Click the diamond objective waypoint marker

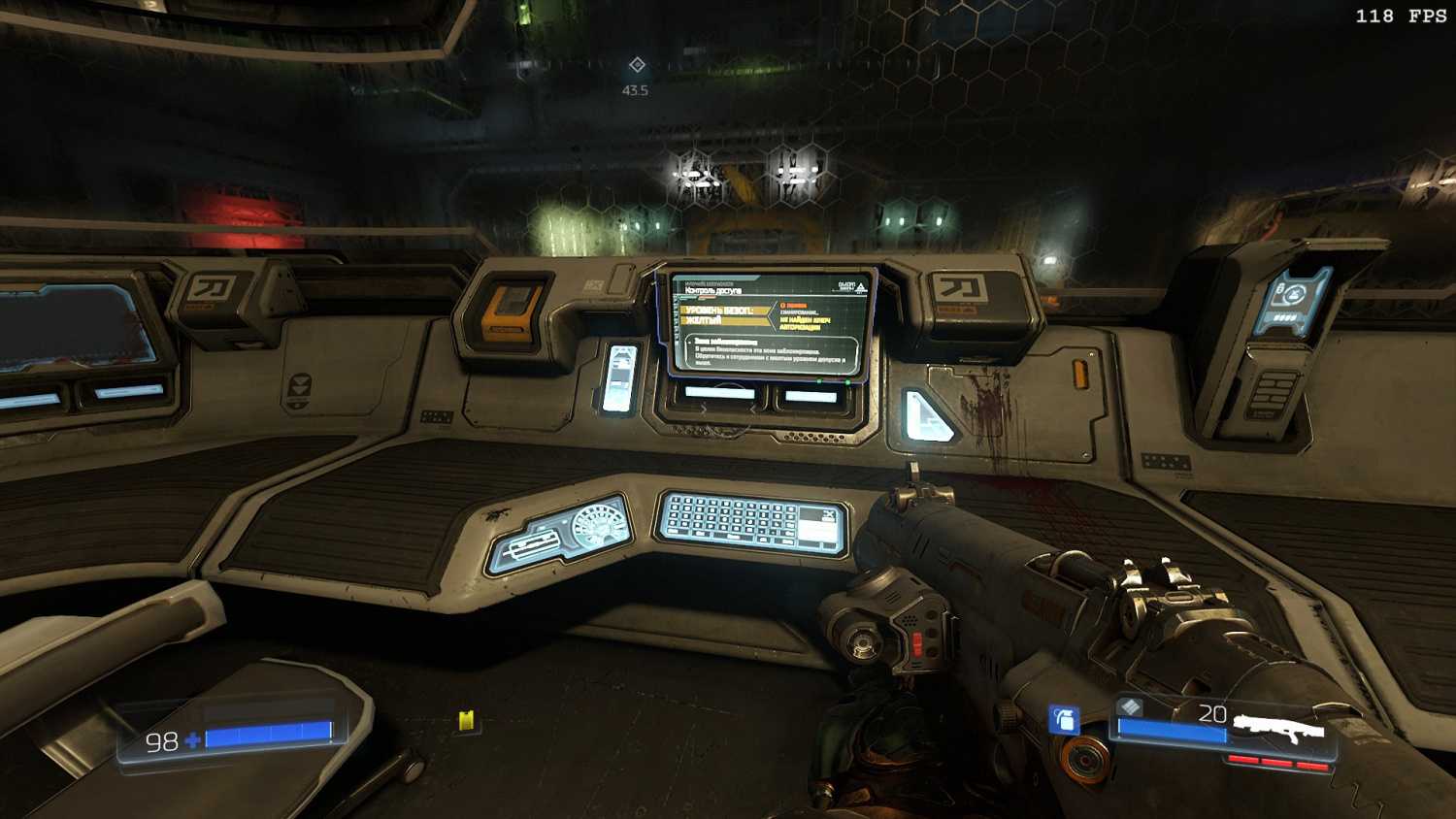(637, 65)
